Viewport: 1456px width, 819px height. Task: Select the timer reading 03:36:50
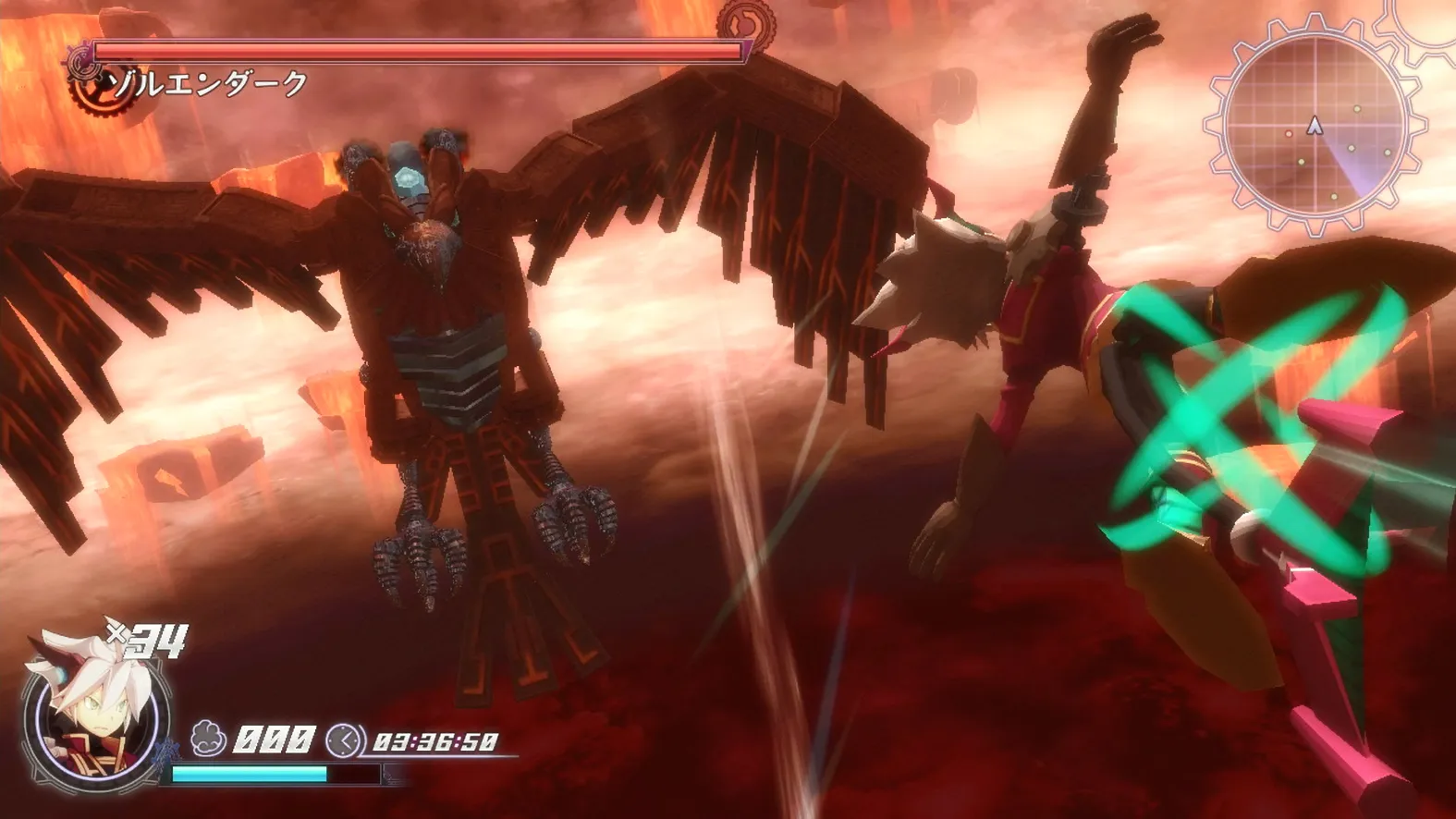(434, 742)
